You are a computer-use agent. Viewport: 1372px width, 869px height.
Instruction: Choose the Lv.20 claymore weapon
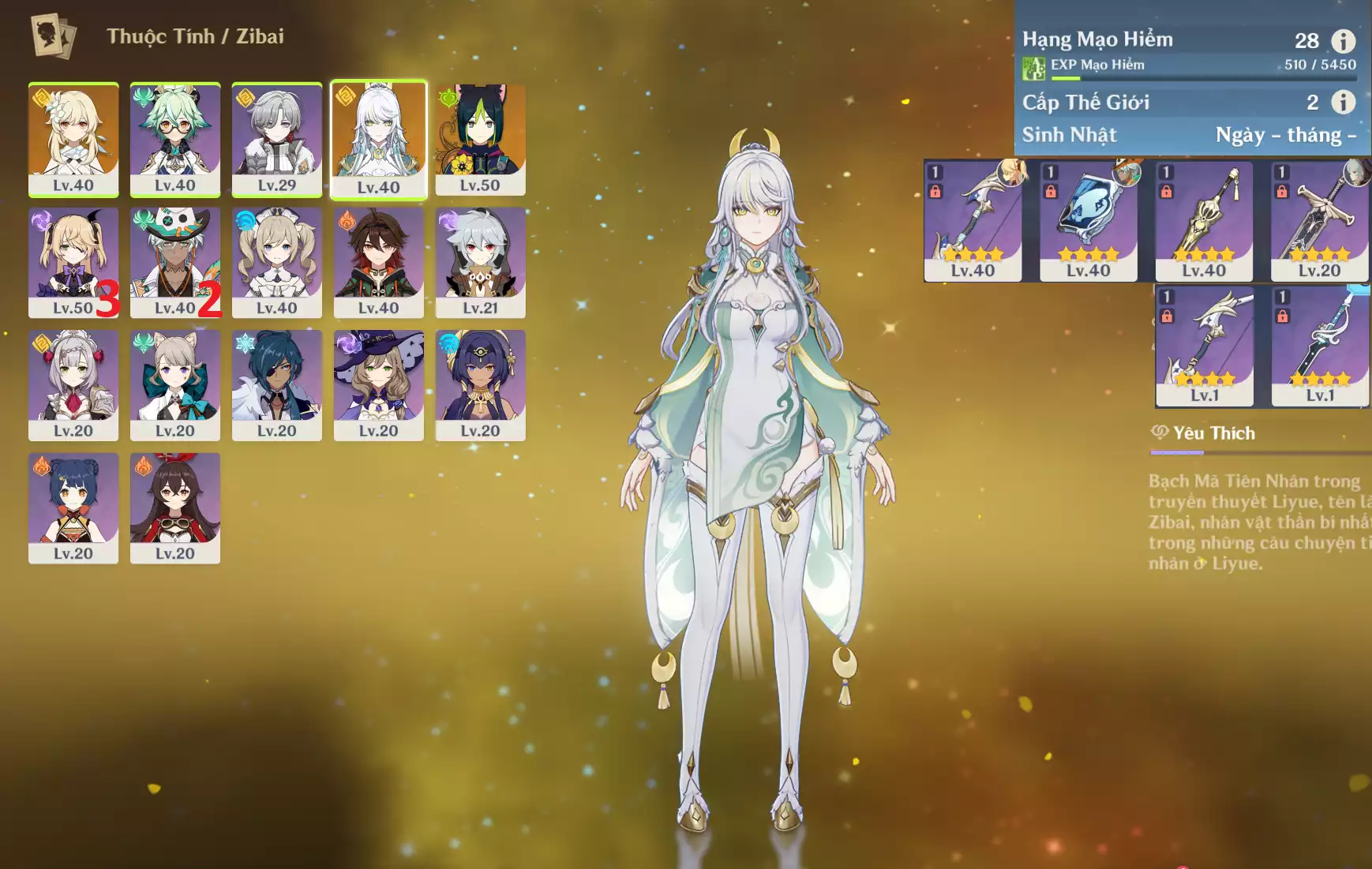click(1319, 220)
